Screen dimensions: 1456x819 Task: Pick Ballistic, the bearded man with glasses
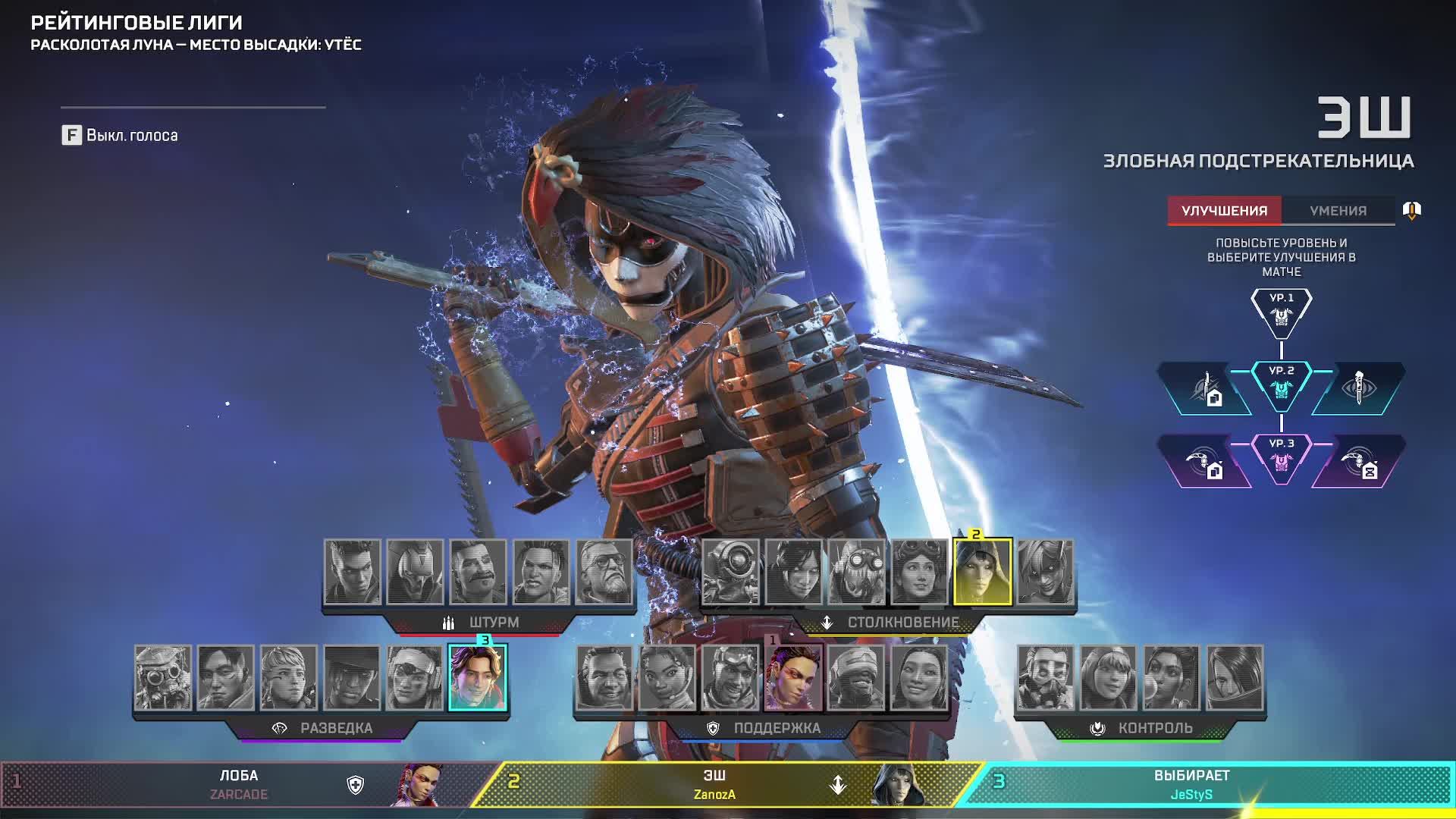click(x=604, y=573)
